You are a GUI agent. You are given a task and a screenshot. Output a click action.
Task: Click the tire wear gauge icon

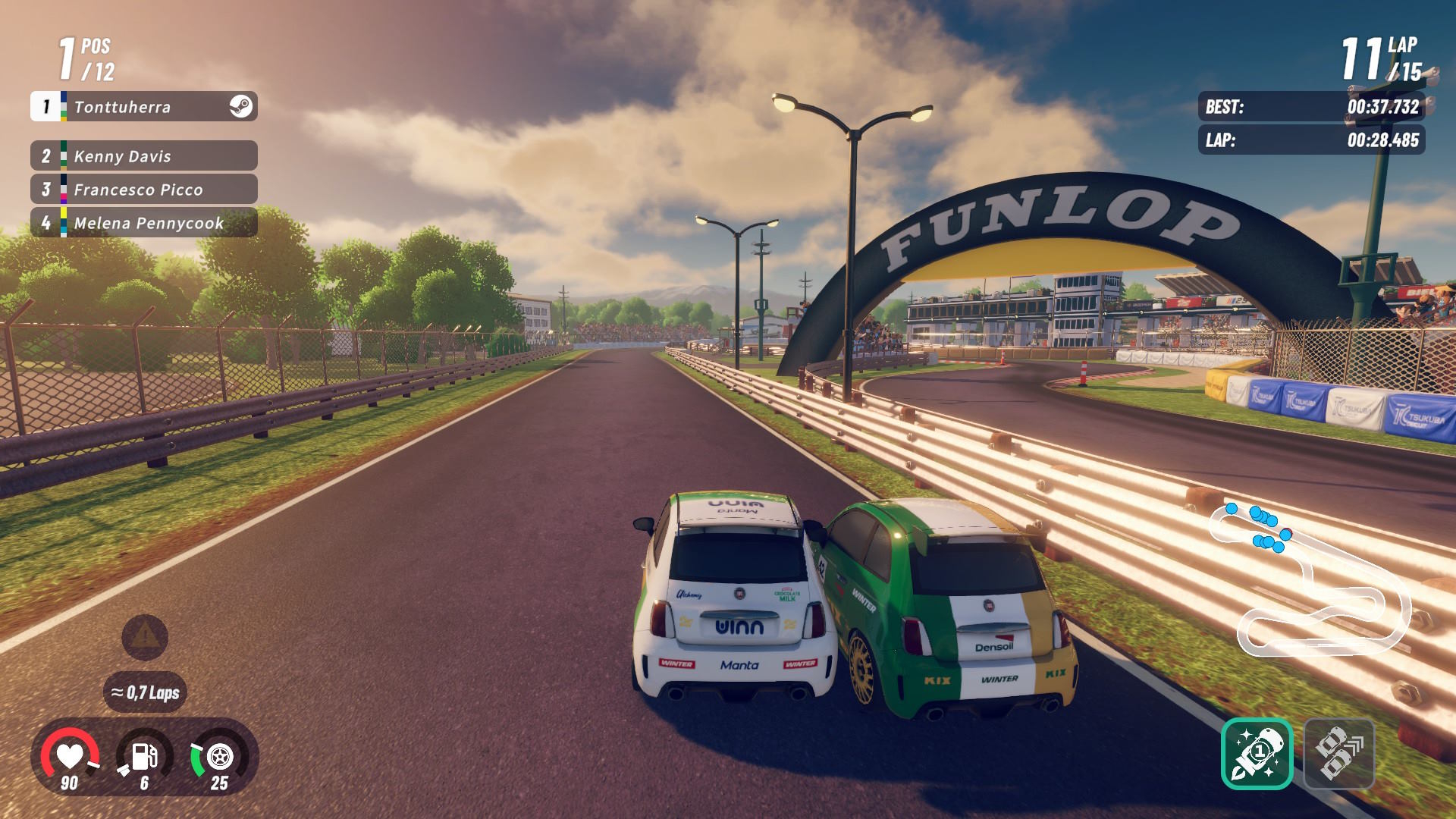[x=219, y=756]
